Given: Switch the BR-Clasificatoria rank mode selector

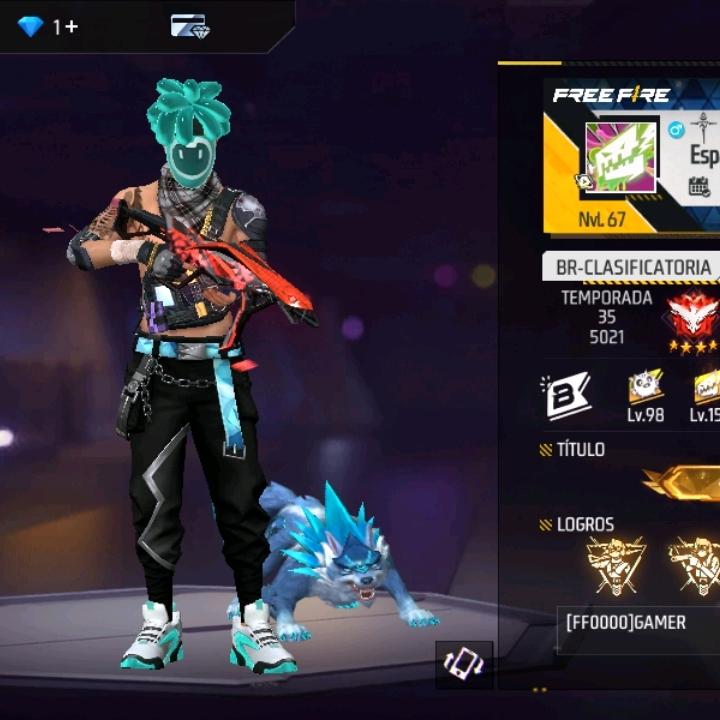Looking at the screenshot, I should tap(632, 267).
